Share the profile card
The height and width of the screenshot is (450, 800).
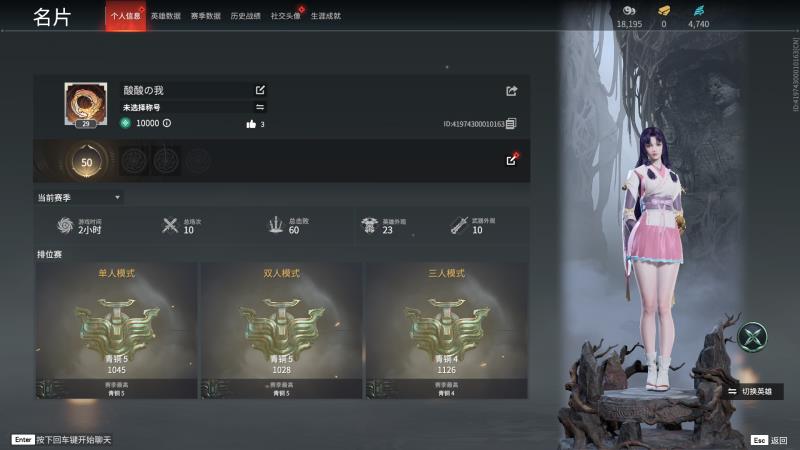tap(512, 91)
